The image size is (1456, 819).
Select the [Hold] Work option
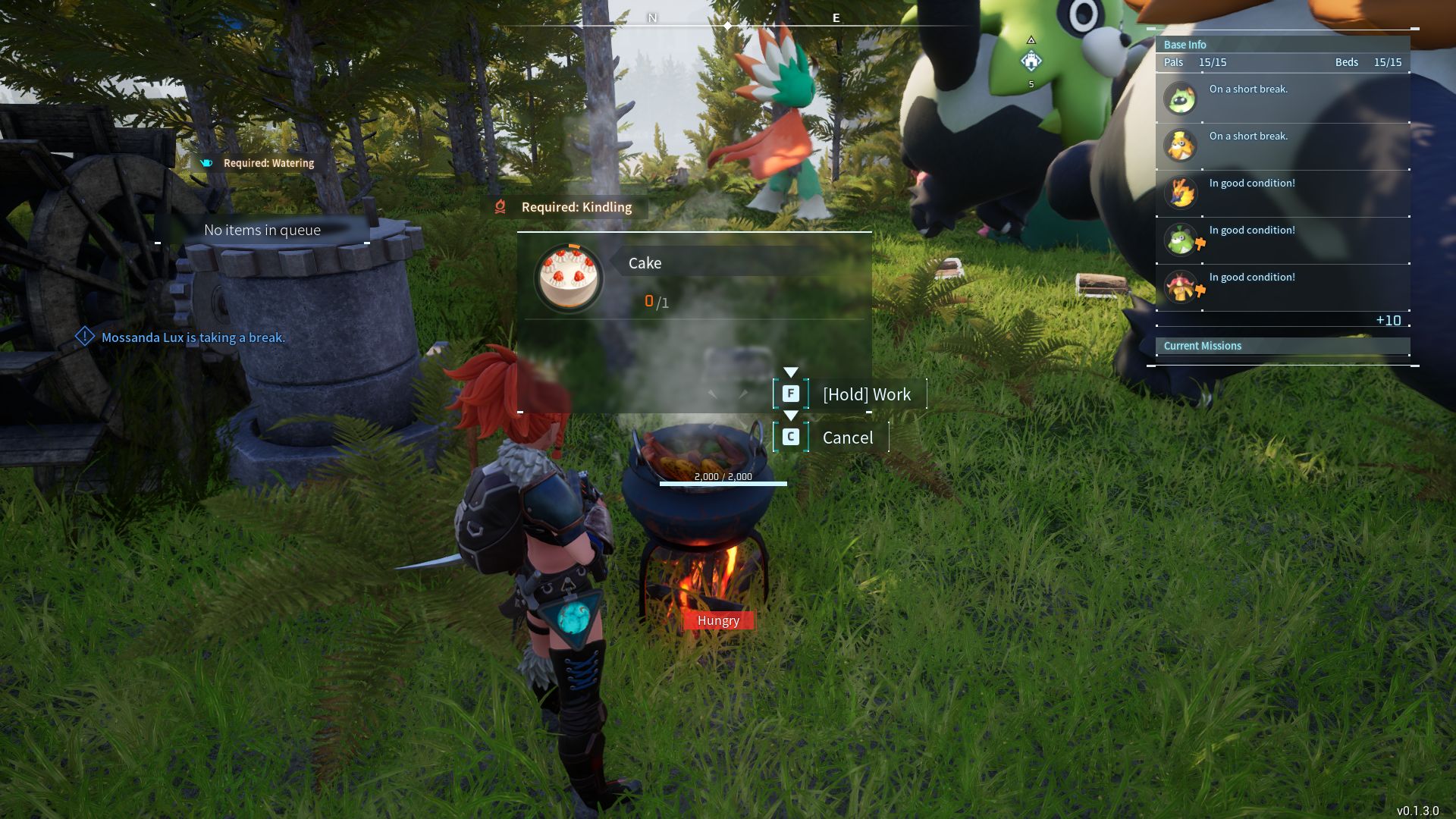pyautogui.click(x=866, y=394)
